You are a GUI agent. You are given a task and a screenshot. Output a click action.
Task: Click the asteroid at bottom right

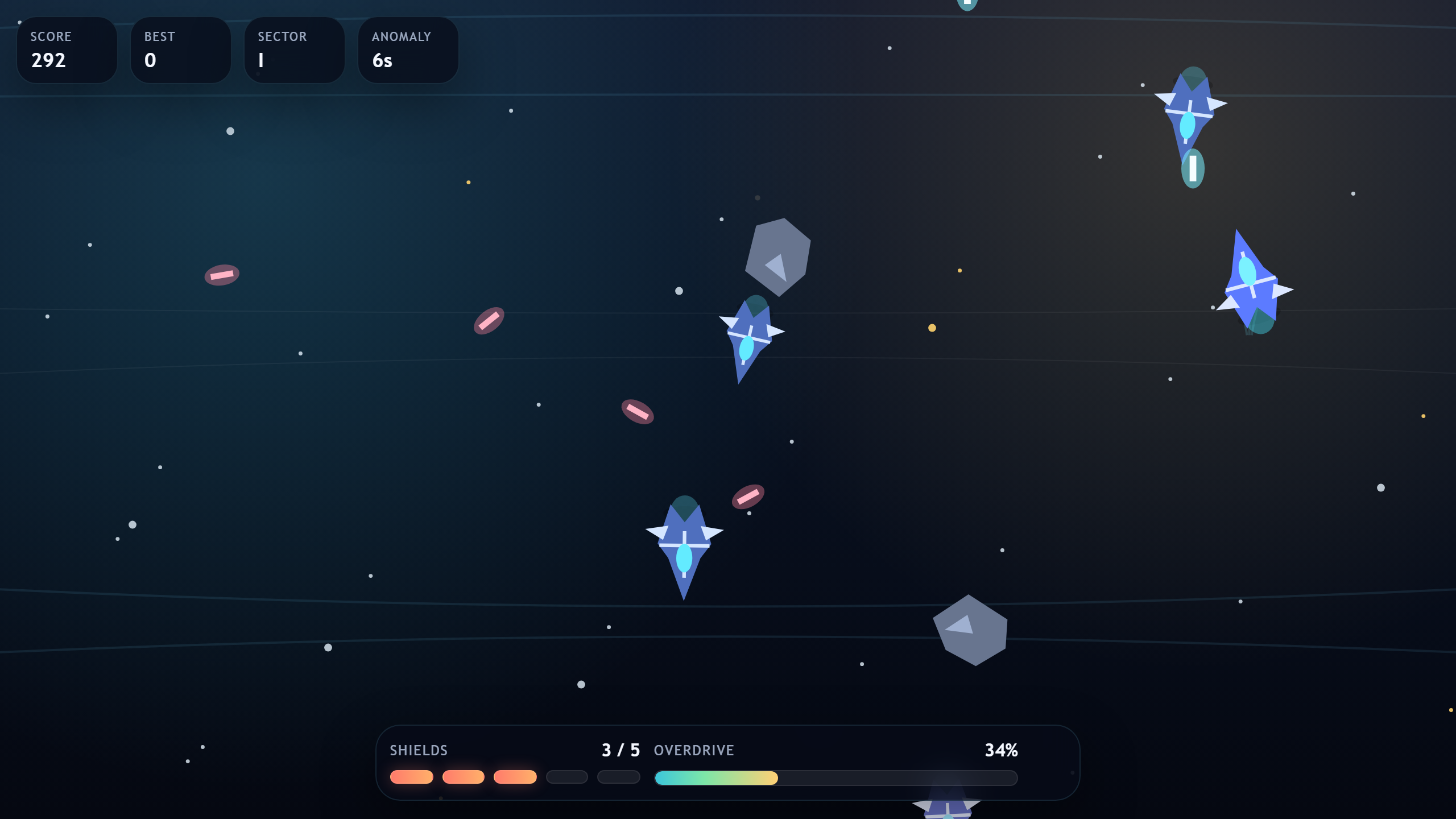(x=971, y=630)
